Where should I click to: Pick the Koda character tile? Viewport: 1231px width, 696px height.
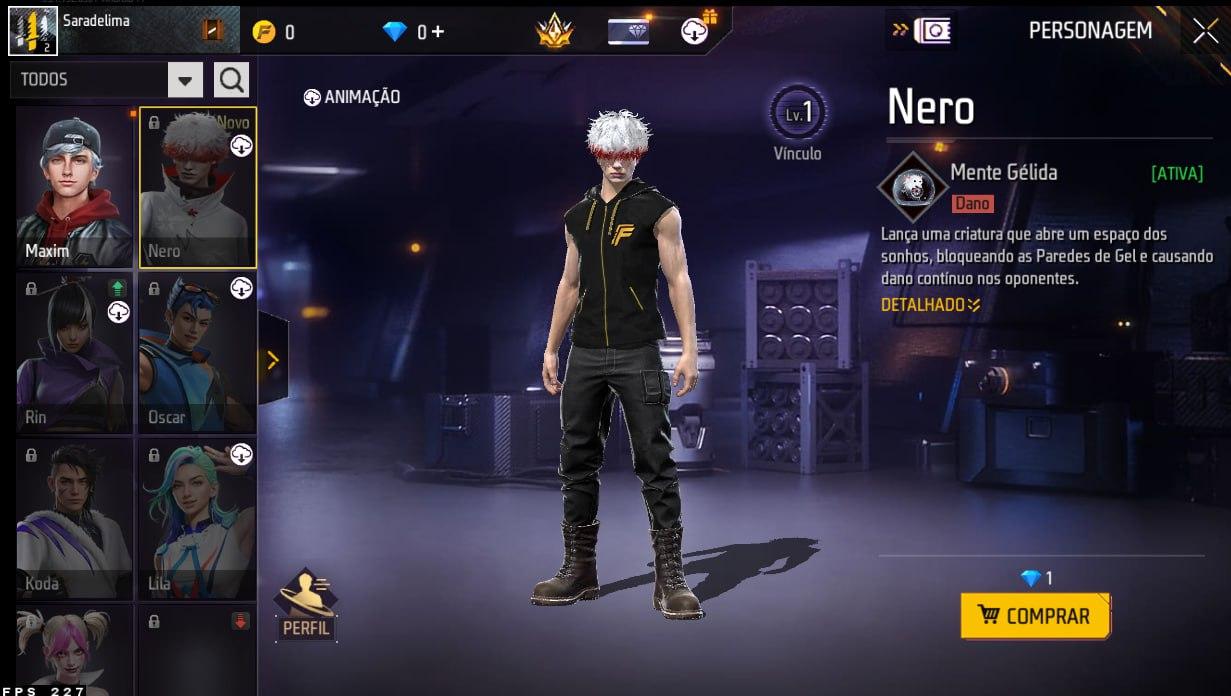coord(75,519)
